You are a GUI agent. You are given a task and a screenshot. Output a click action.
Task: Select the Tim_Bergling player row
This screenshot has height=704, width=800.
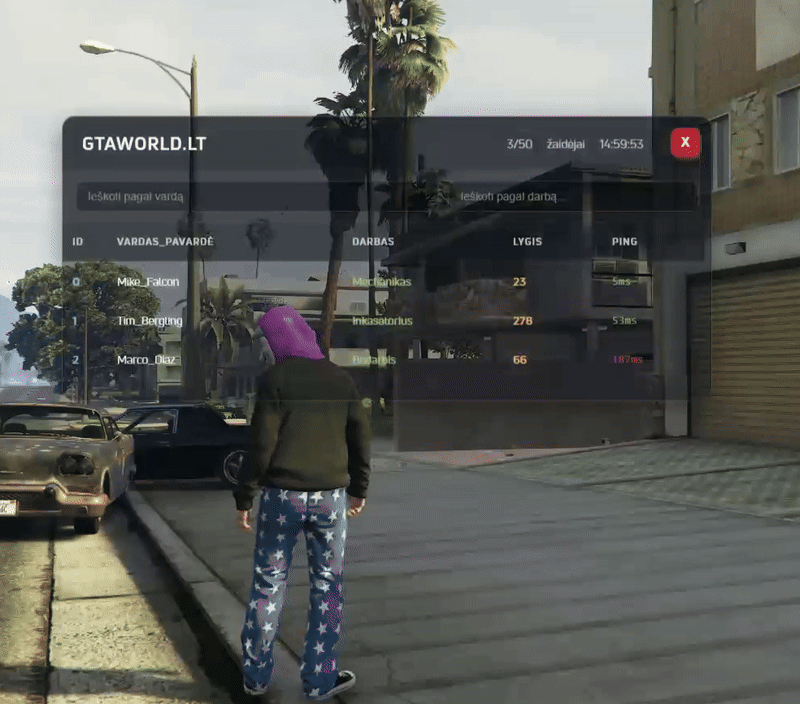pos(149,321)
